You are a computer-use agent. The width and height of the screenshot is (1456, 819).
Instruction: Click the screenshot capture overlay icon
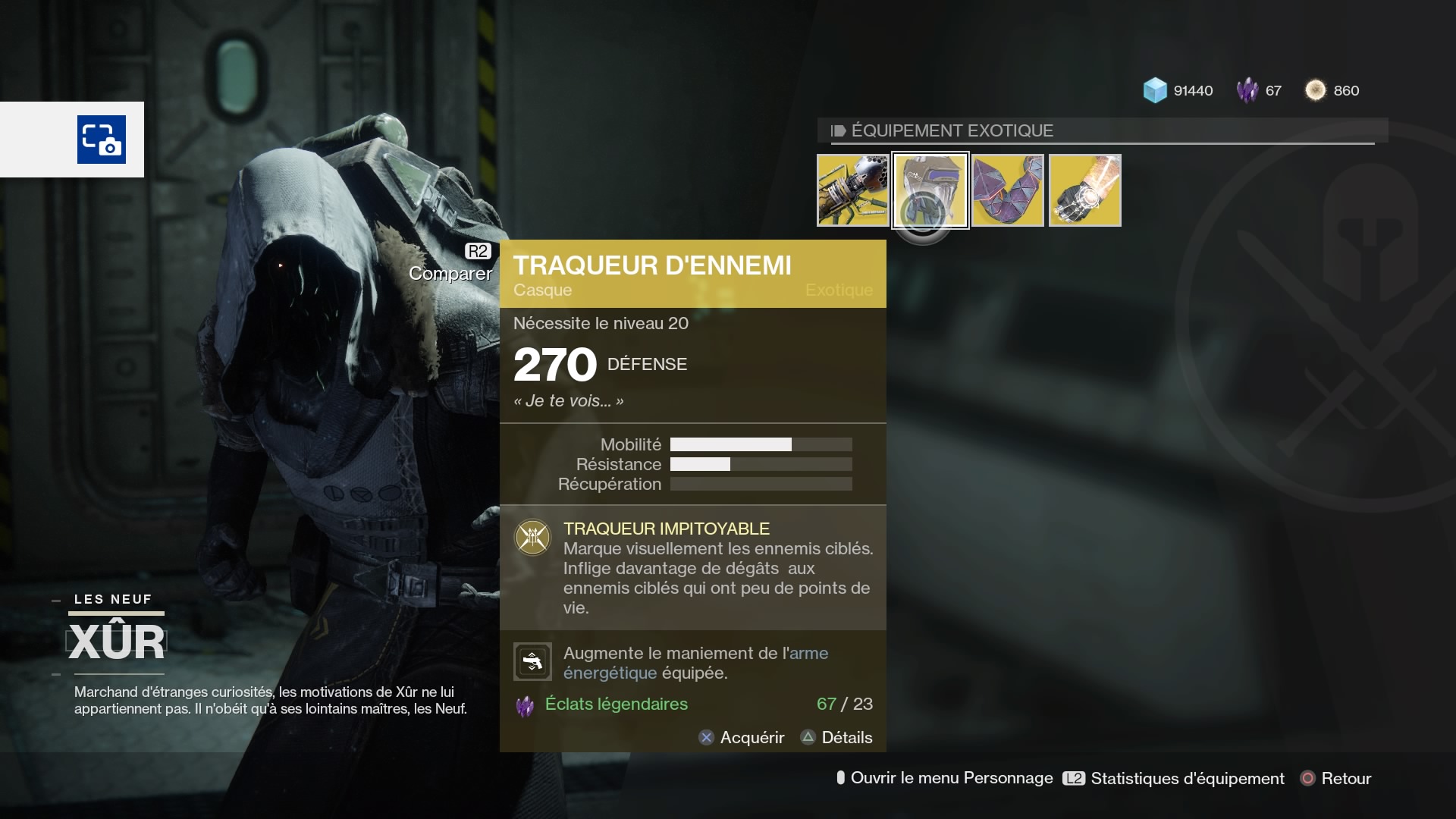102,140
